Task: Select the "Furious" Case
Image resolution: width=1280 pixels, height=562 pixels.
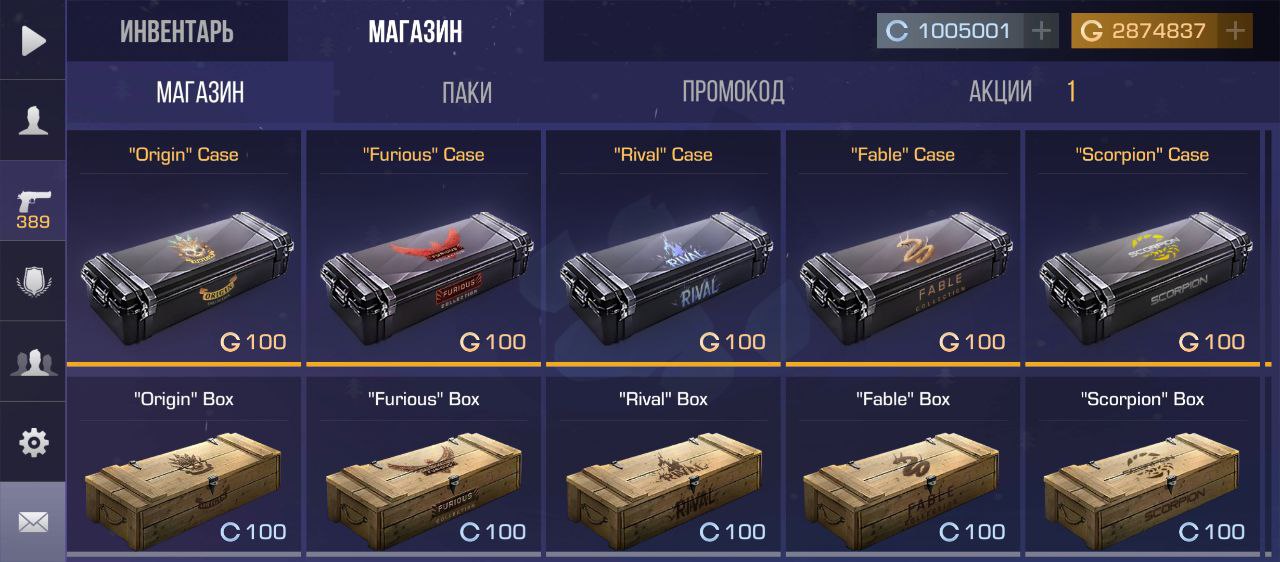Action: click(423, 250)
